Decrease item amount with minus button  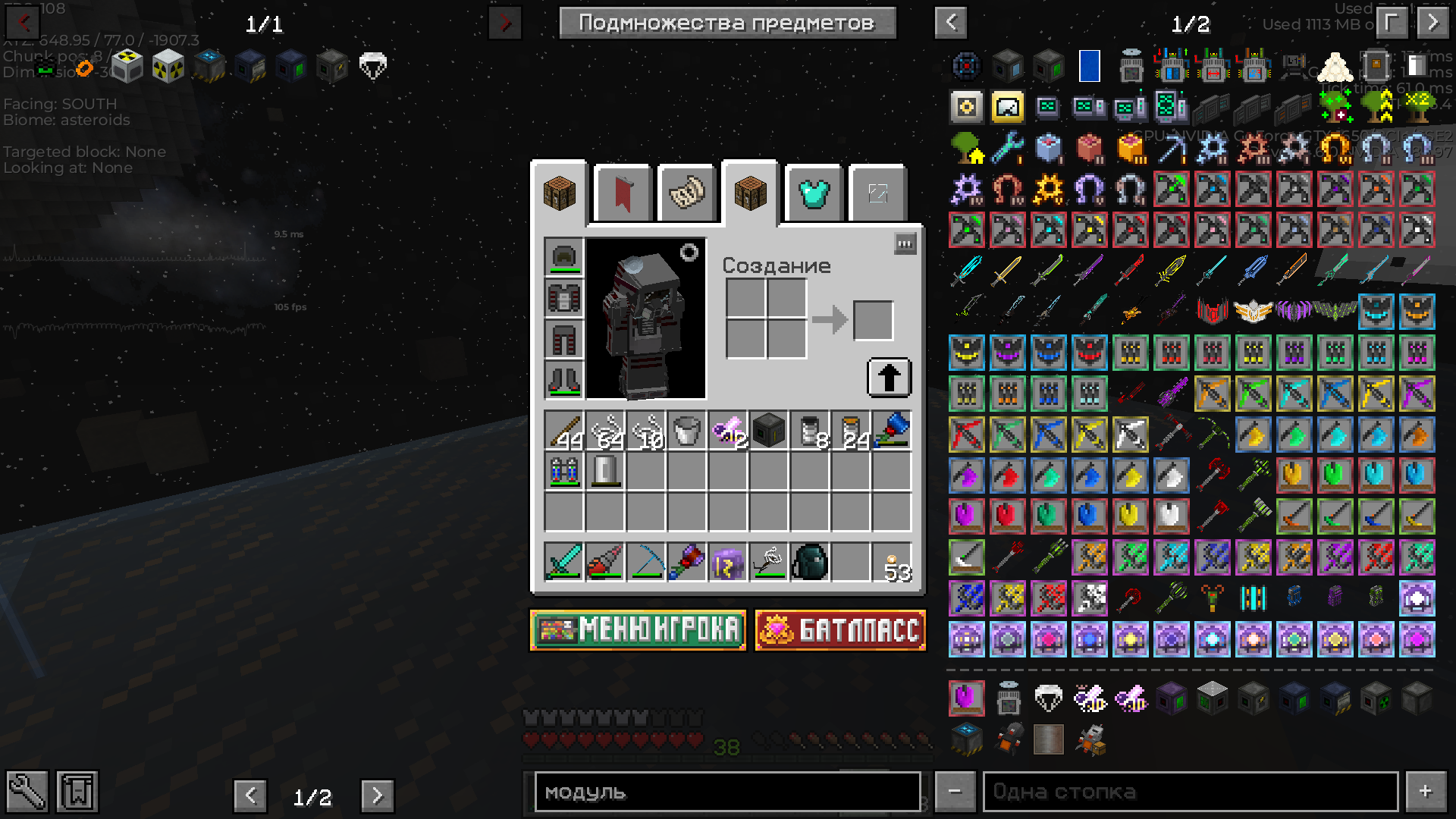tap(955, 792)
